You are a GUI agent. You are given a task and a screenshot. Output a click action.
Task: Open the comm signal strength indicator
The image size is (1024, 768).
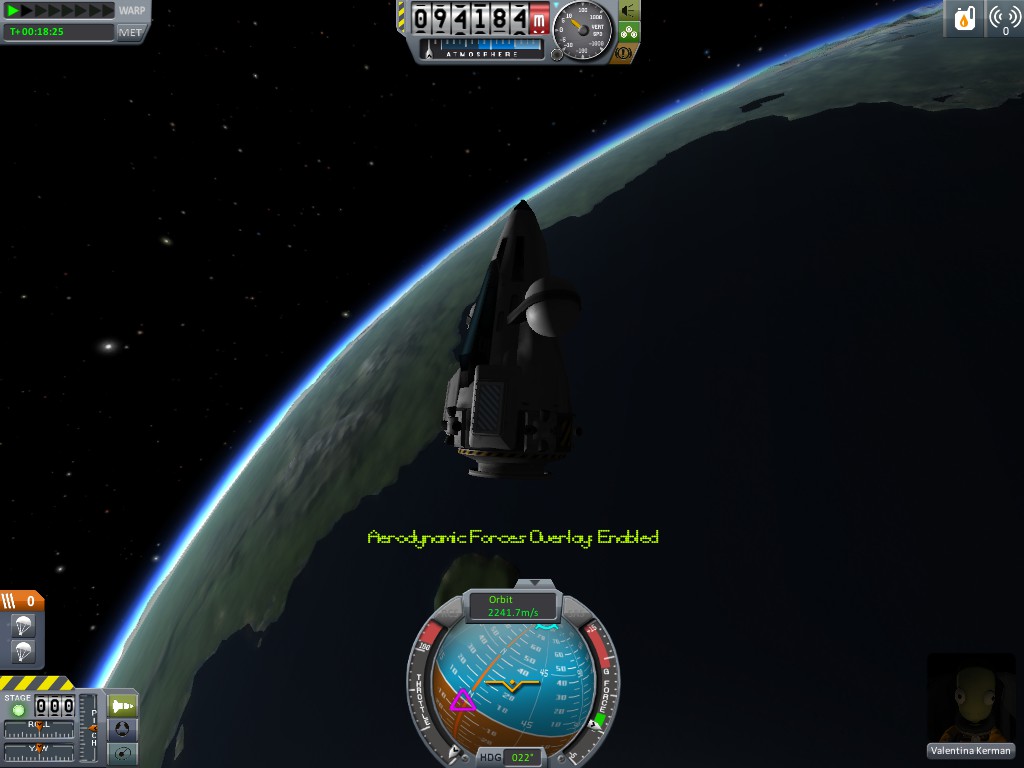[1004, 18]
